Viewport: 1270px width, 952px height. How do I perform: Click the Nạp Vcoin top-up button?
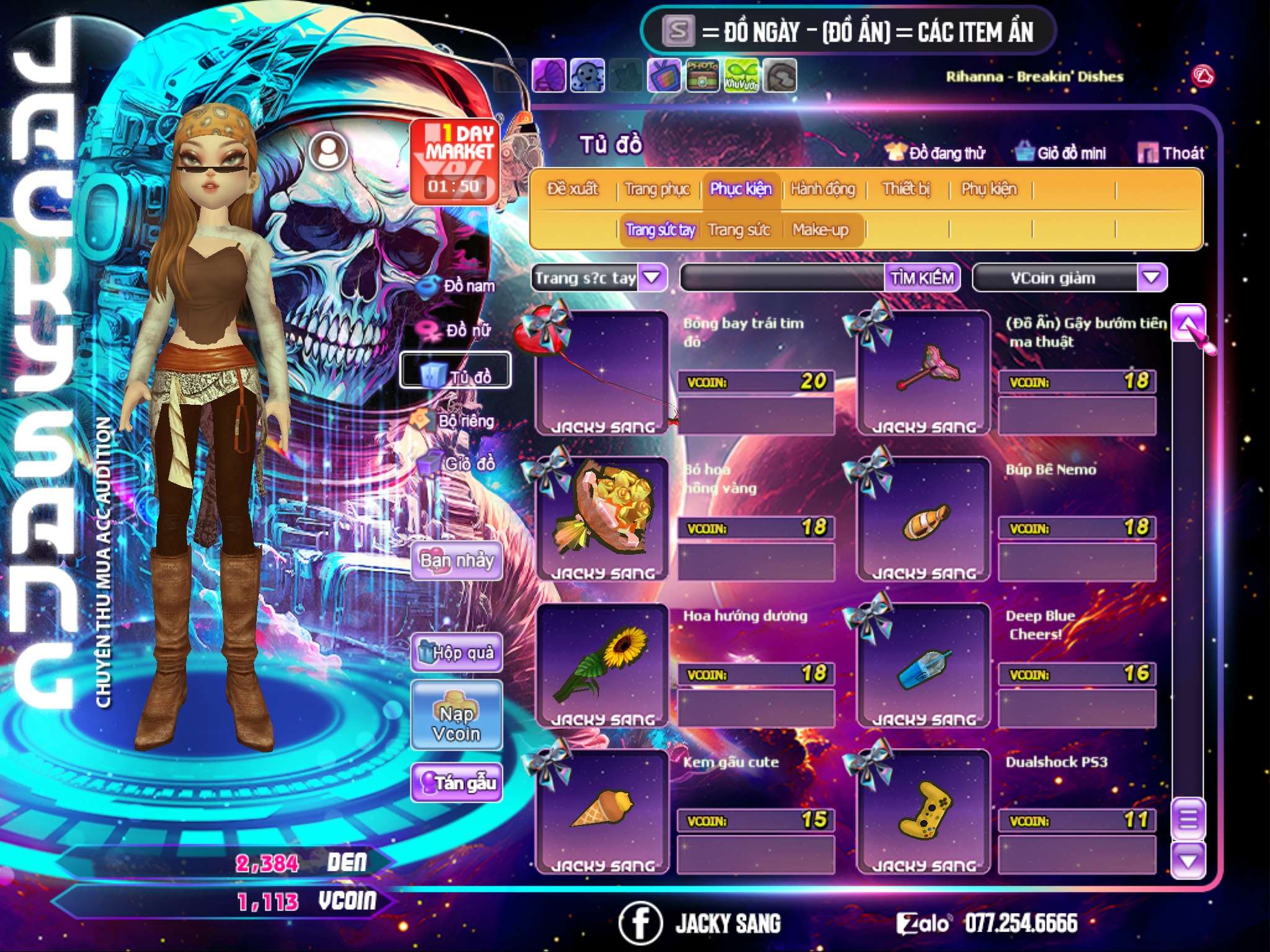(x=456, y=723)
